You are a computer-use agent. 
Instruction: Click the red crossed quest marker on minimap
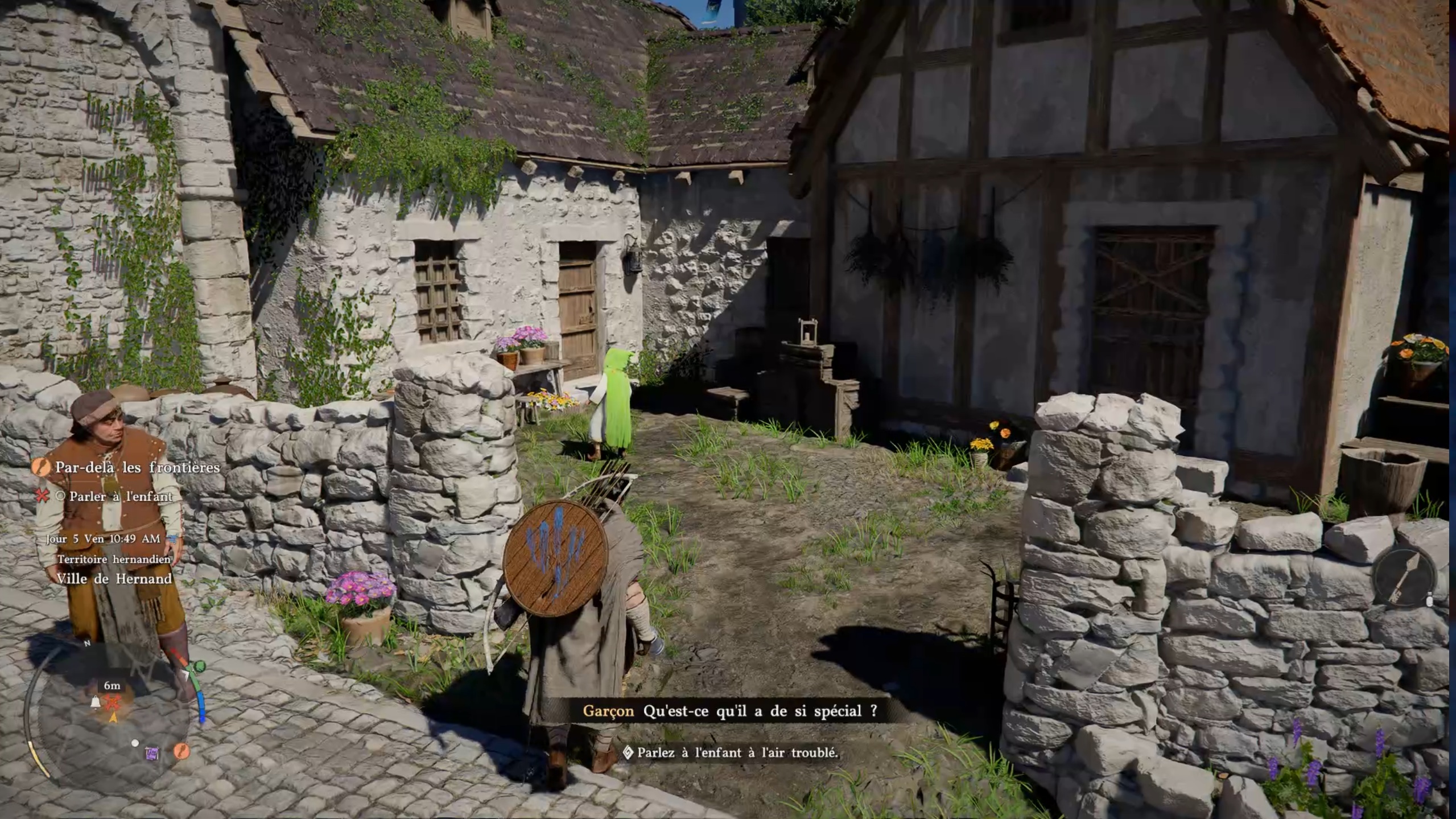pos(113,702)
